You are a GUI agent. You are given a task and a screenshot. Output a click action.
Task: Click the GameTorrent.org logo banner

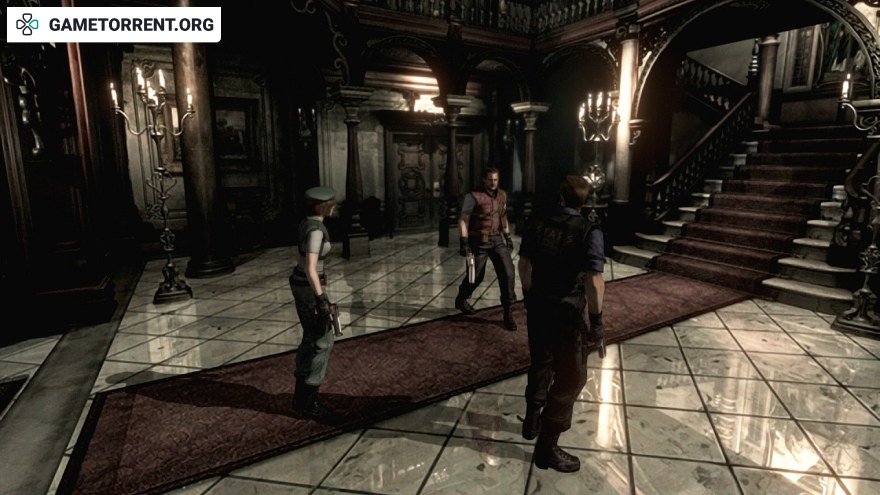click(114, 24)
